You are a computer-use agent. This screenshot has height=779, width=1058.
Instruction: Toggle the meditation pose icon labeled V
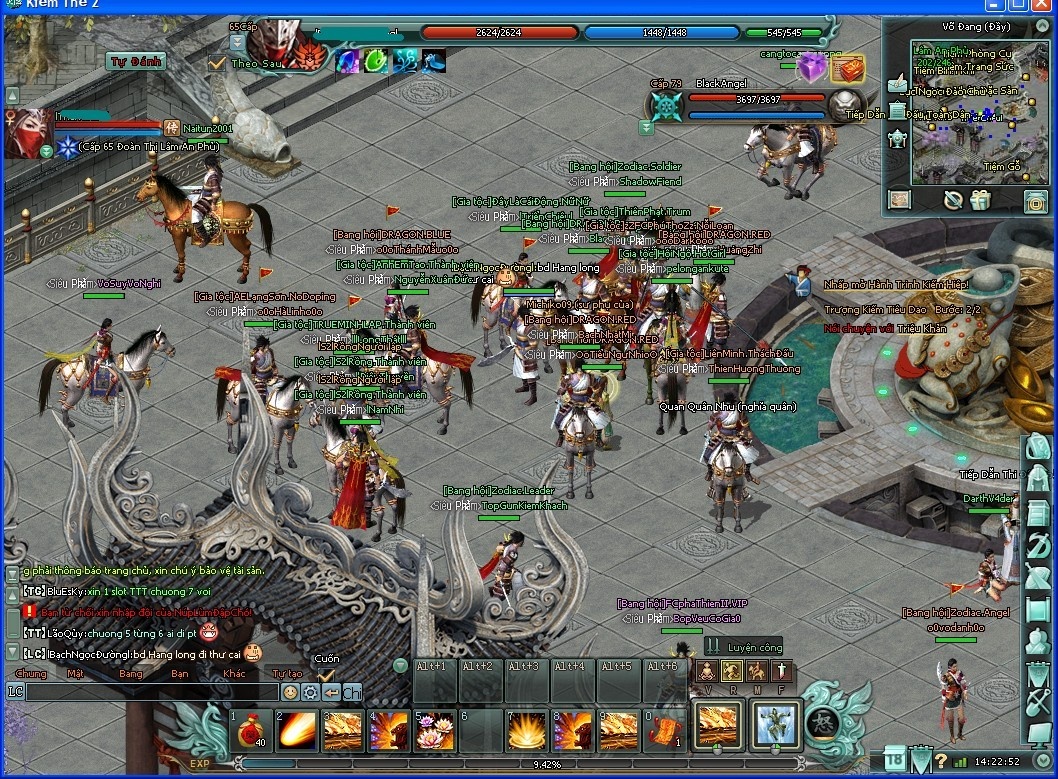[707, 671]
